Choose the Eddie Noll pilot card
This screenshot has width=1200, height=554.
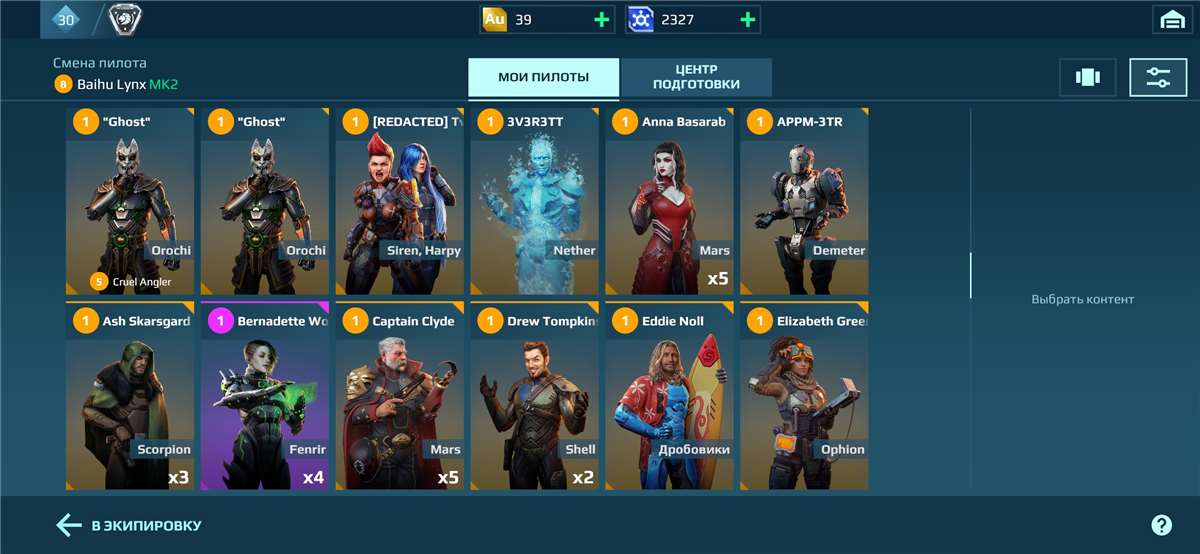pyautogui.click(x=669, y=395)
